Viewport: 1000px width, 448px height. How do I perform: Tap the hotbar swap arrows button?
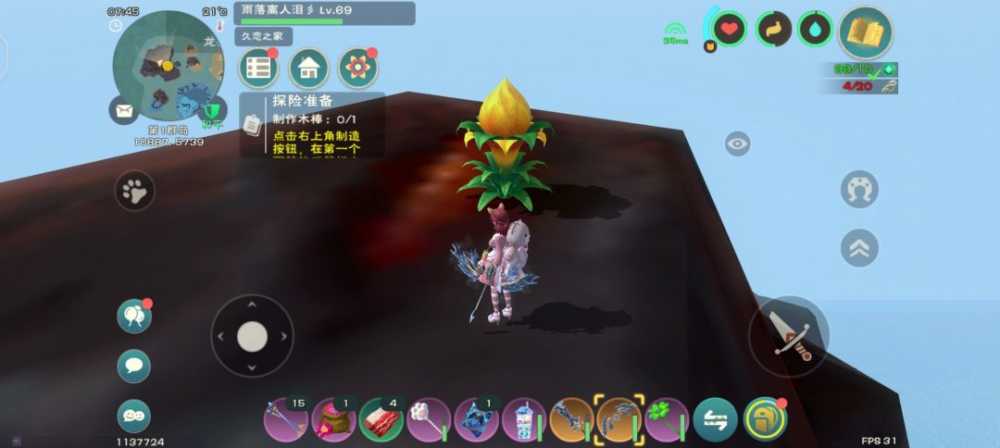tap(715, 420)
